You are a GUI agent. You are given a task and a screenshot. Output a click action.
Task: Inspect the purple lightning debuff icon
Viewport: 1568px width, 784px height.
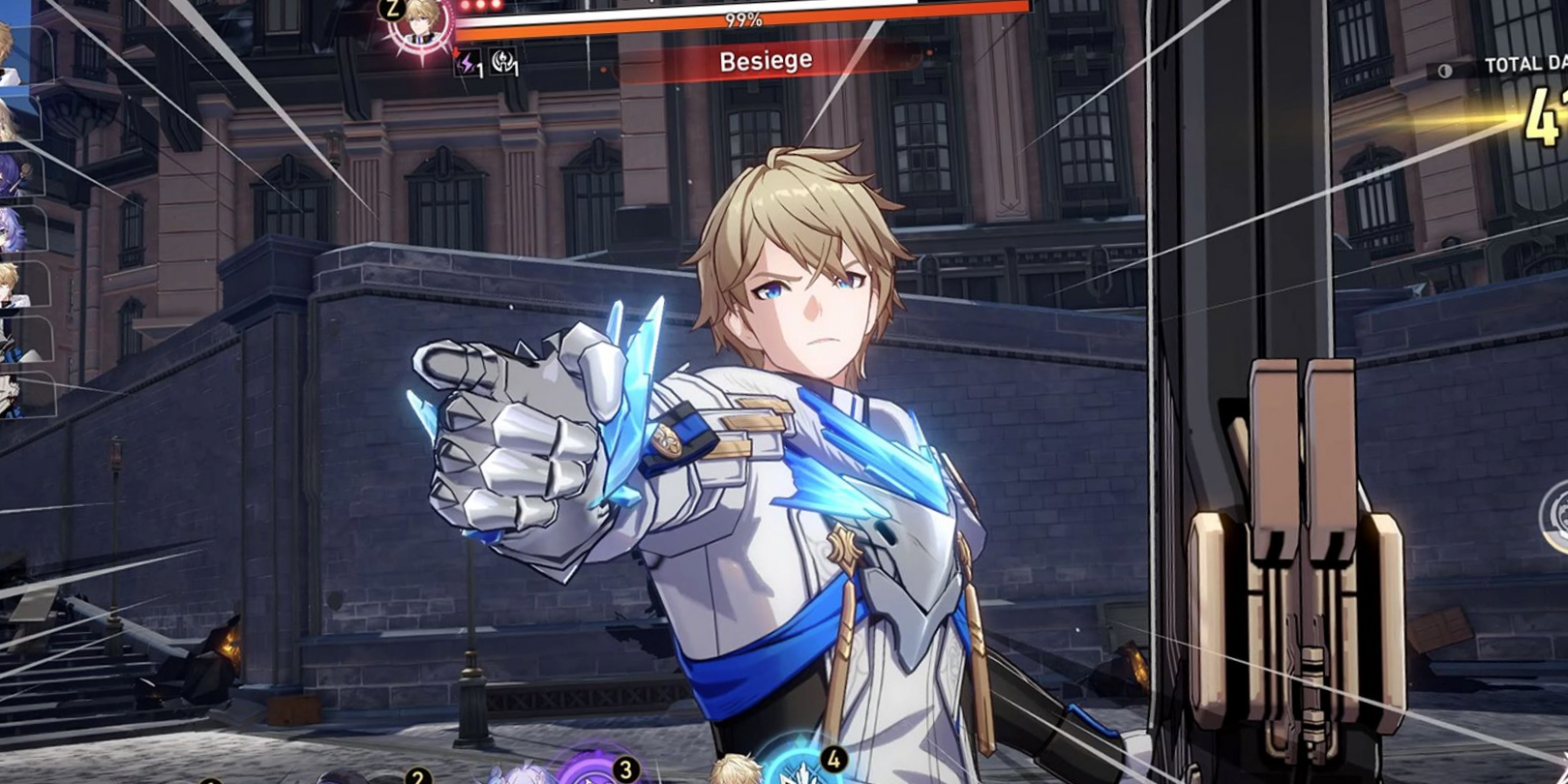pyautogui.click(x=468, y=64)
